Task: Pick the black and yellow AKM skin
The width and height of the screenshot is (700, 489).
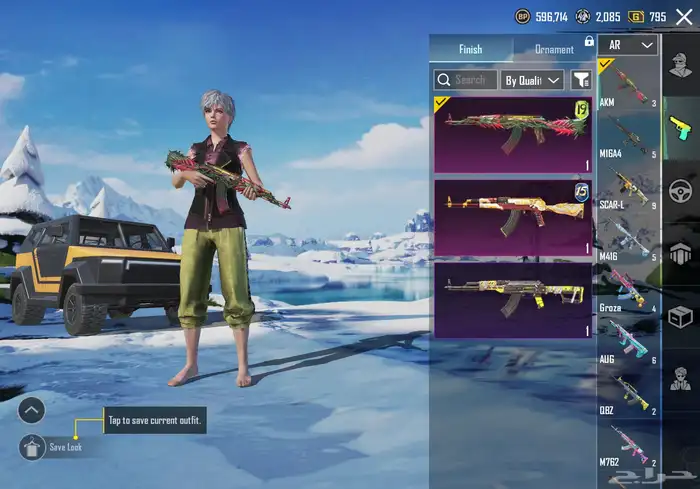Action: coord(513,299)
